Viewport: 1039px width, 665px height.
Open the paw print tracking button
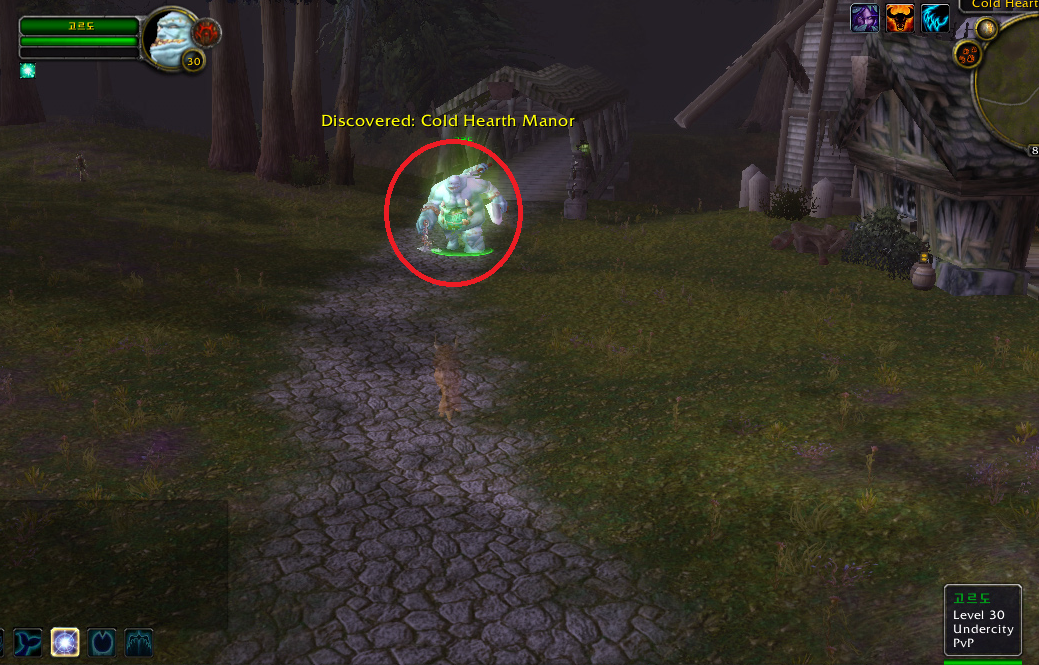coord(968,55)
